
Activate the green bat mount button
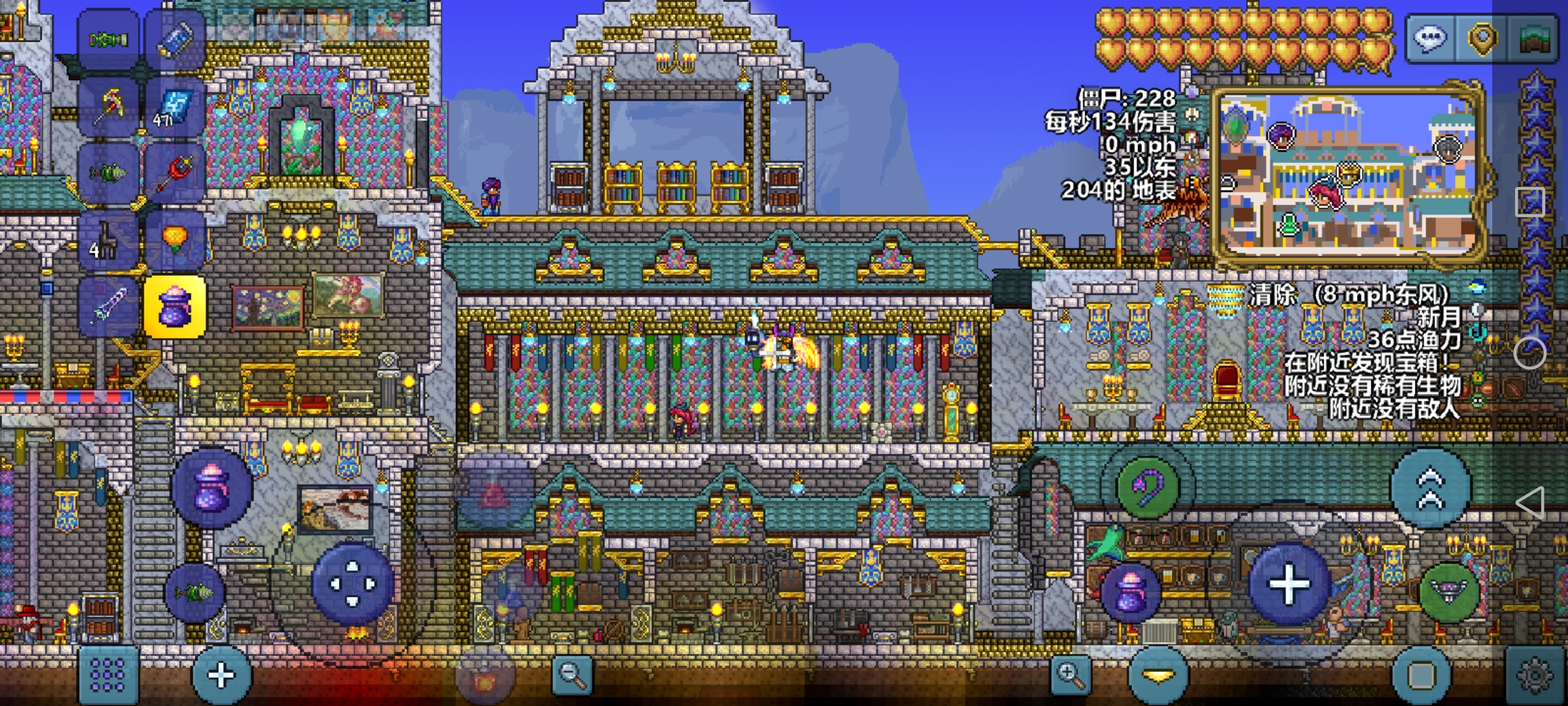coord(1449,590)
